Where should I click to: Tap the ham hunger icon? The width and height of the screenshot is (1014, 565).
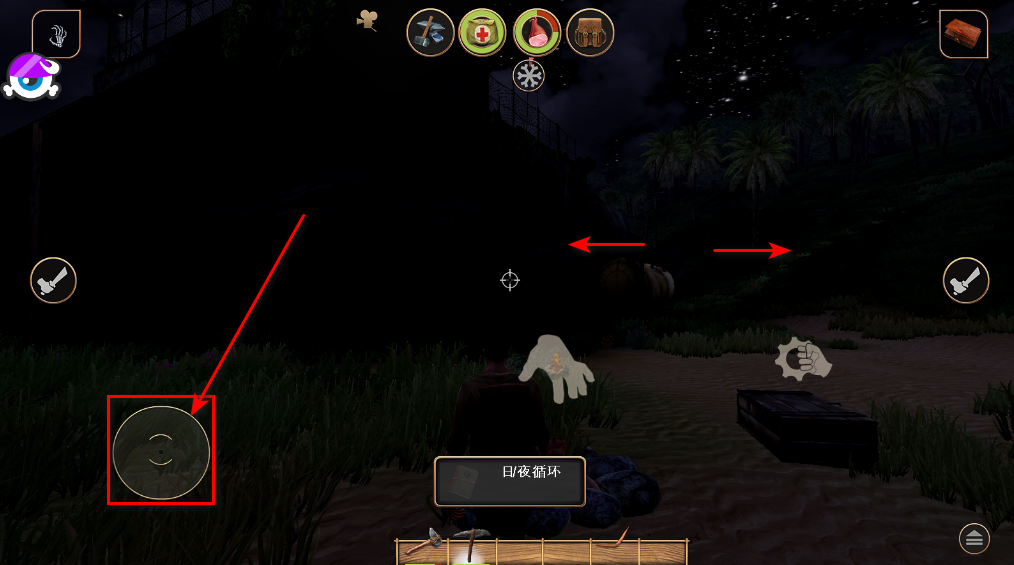[537, 33]
